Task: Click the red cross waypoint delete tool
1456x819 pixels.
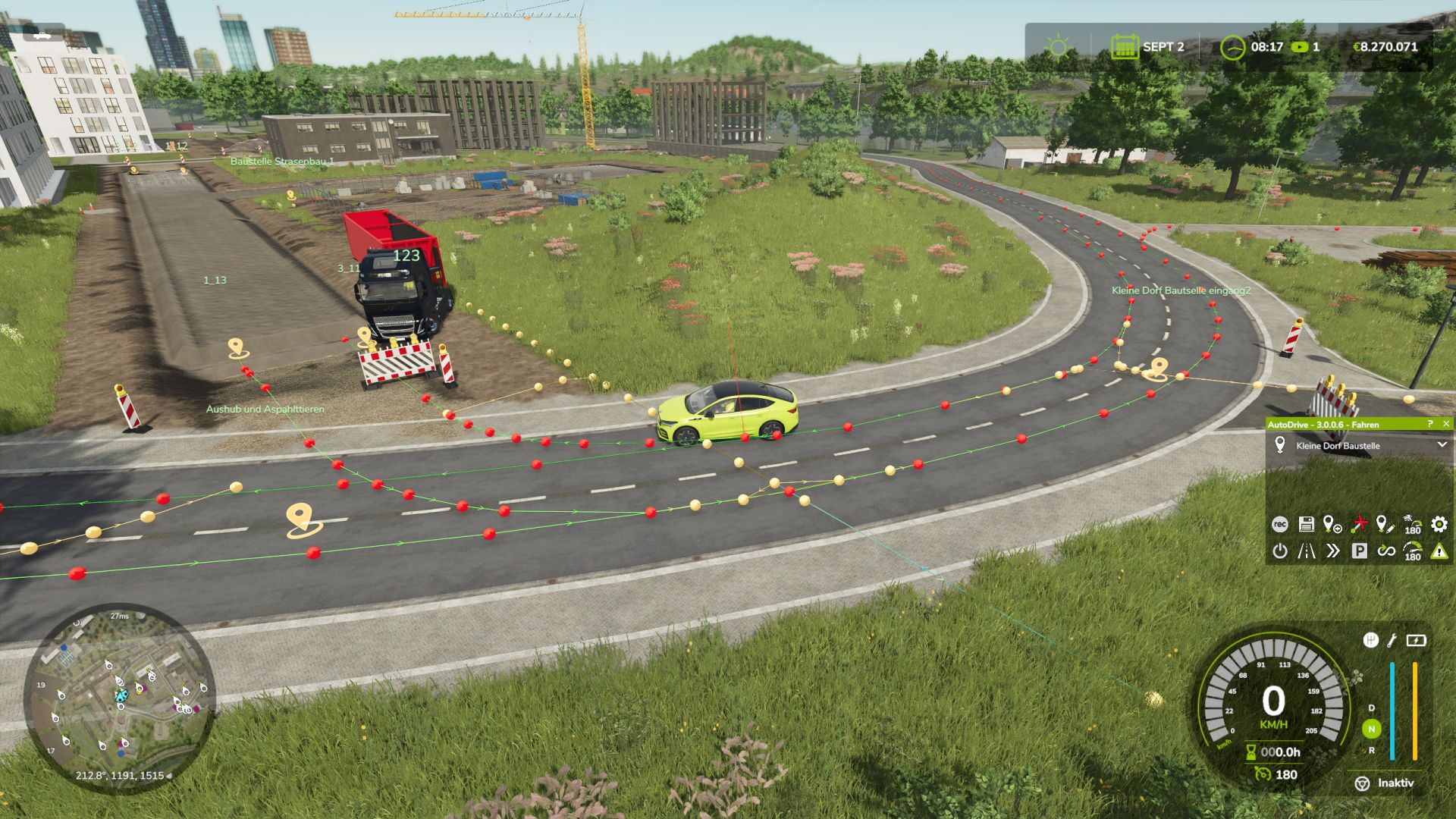Action: click(1359, 524)
